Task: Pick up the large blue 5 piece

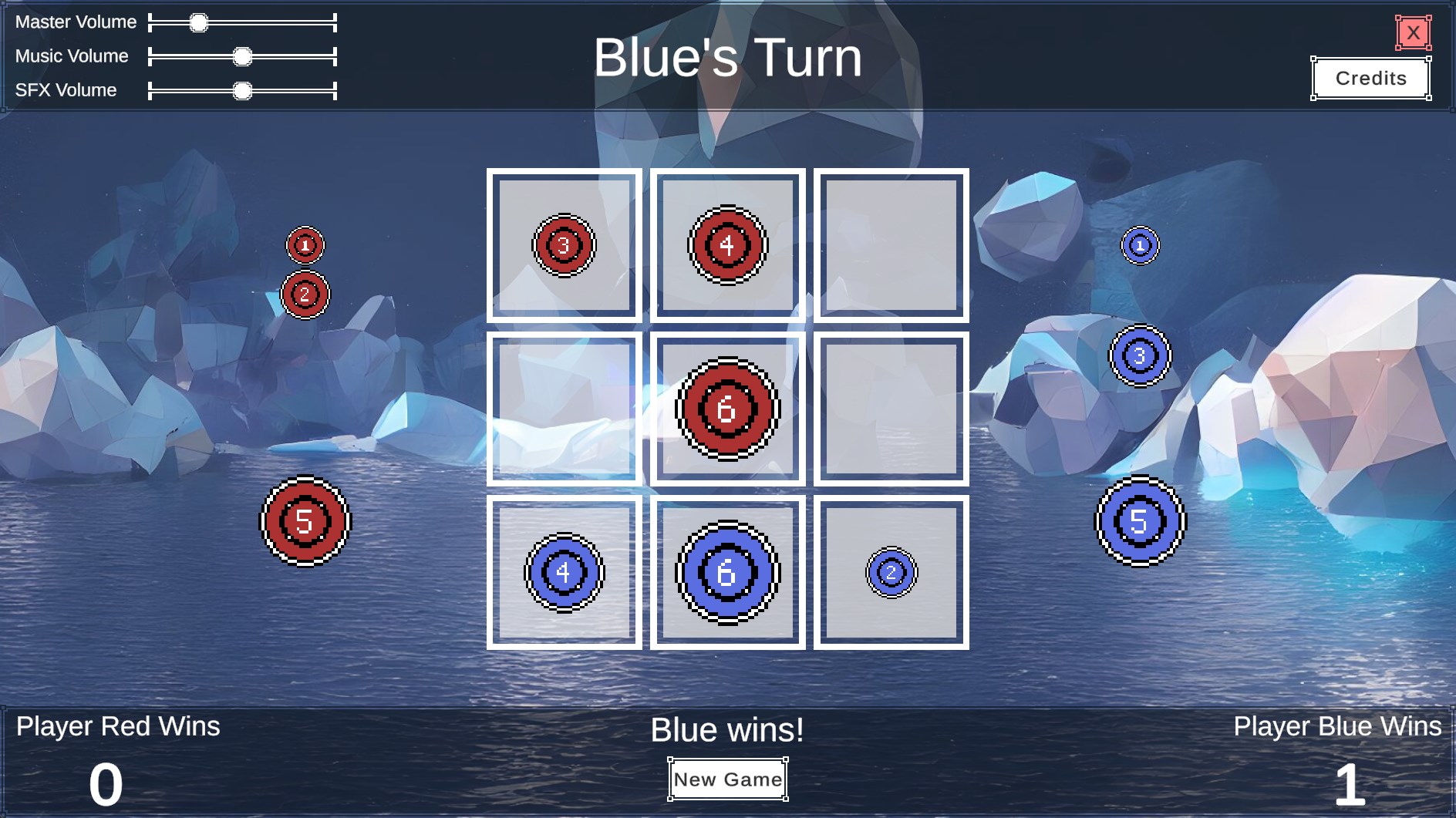Action: click(1139, 522)
